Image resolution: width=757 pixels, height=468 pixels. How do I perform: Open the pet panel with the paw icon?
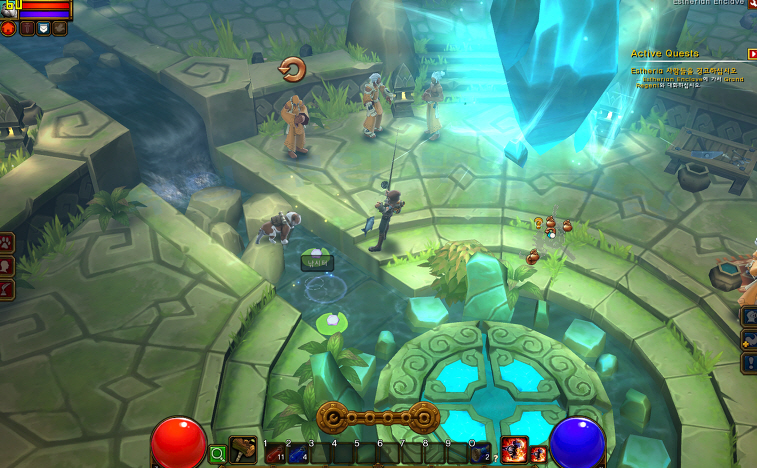coord(7,241)
